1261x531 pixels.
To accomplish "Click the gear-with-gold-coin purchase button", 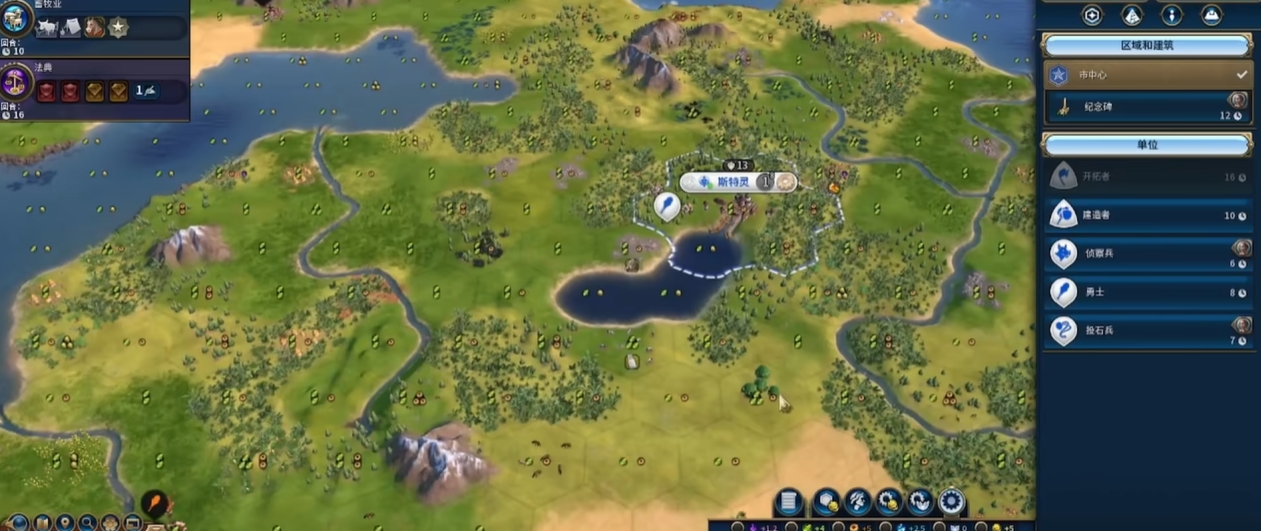I will [x=888, y=502].
